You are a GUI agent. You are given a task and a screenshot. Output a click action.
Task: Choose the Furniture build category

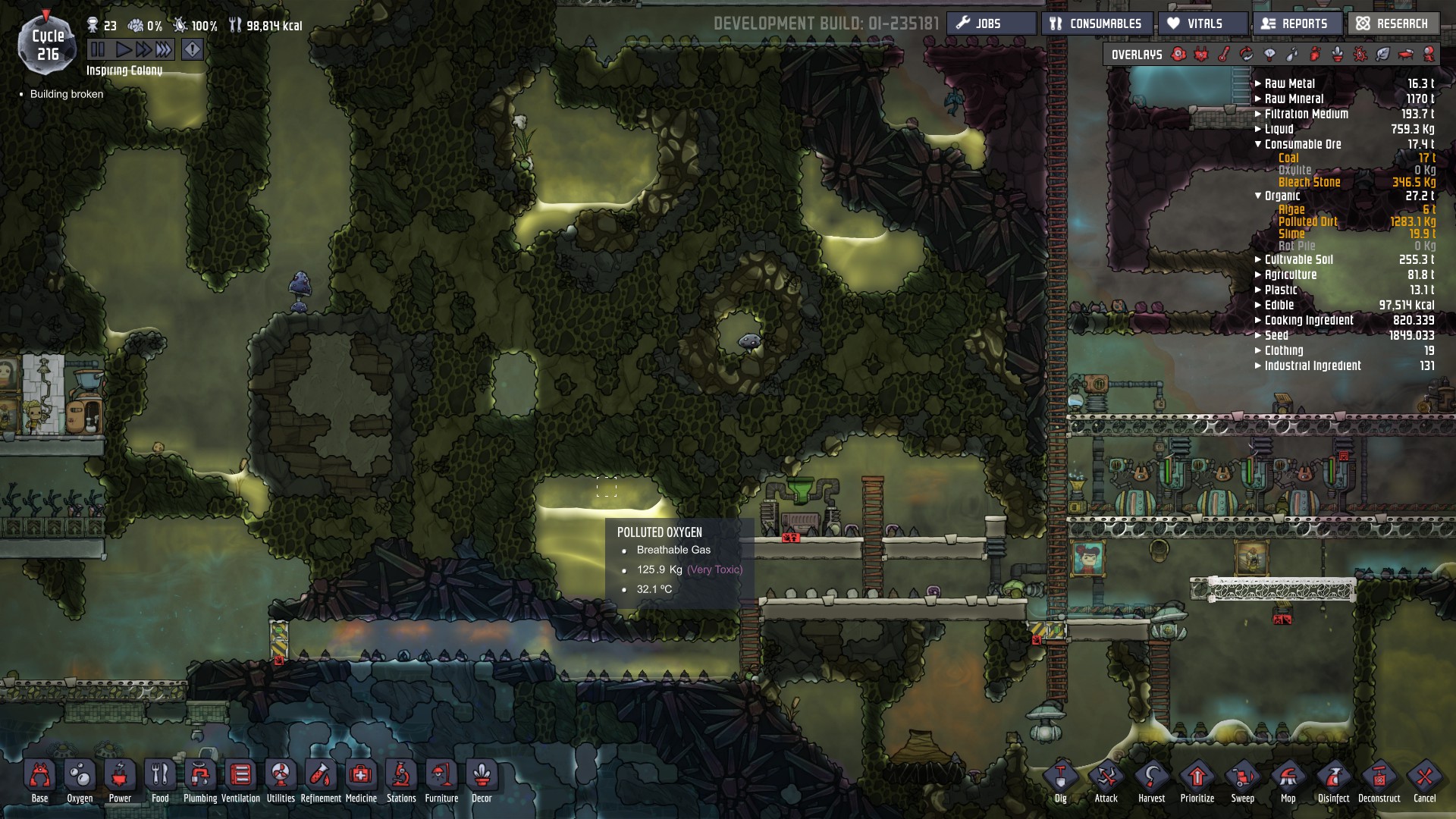[x=441, y=780]
